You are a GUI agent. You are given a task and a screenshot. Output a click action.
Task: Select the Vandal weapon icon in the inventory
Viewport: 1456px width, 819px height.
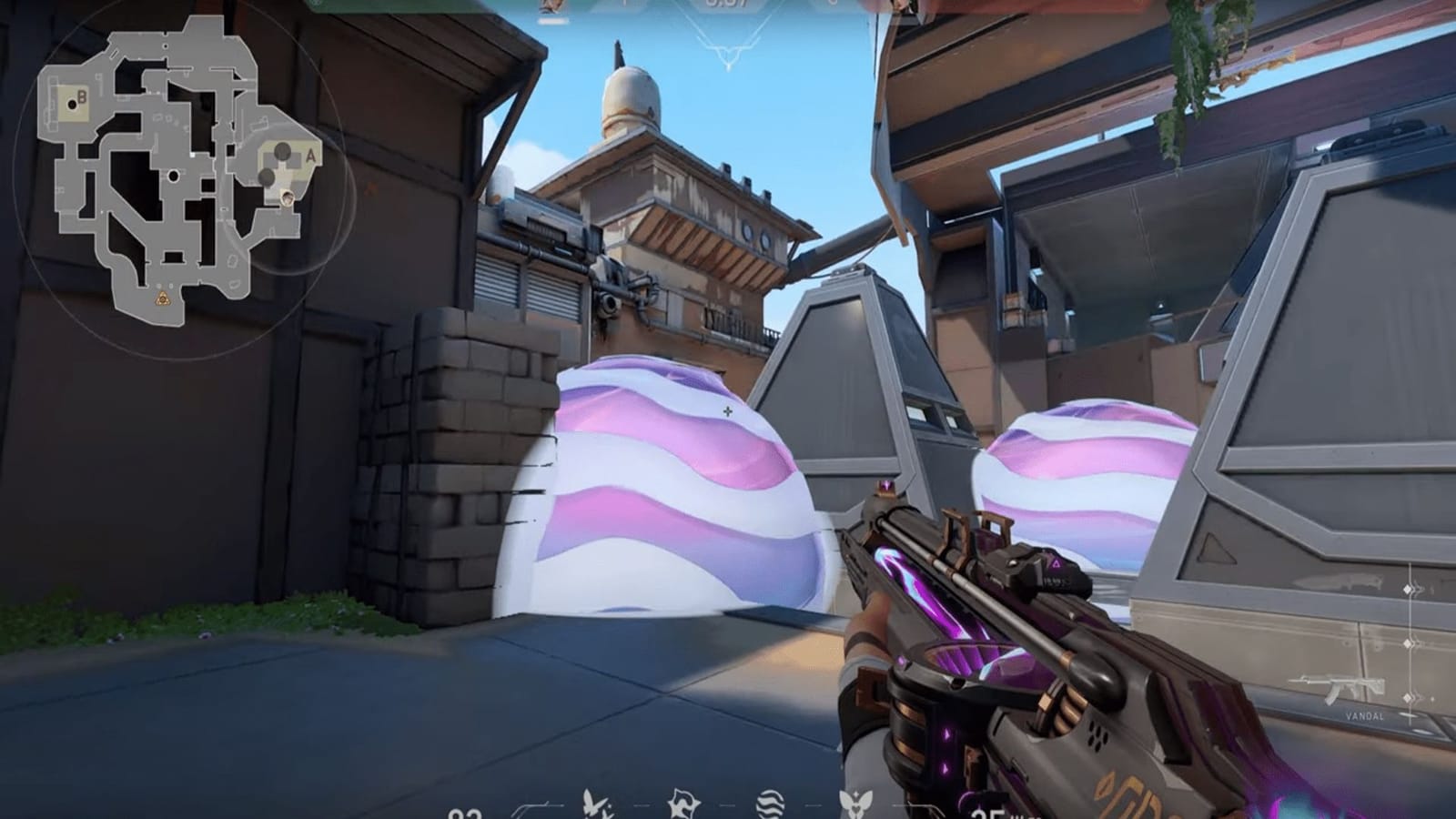(1338, 687)
